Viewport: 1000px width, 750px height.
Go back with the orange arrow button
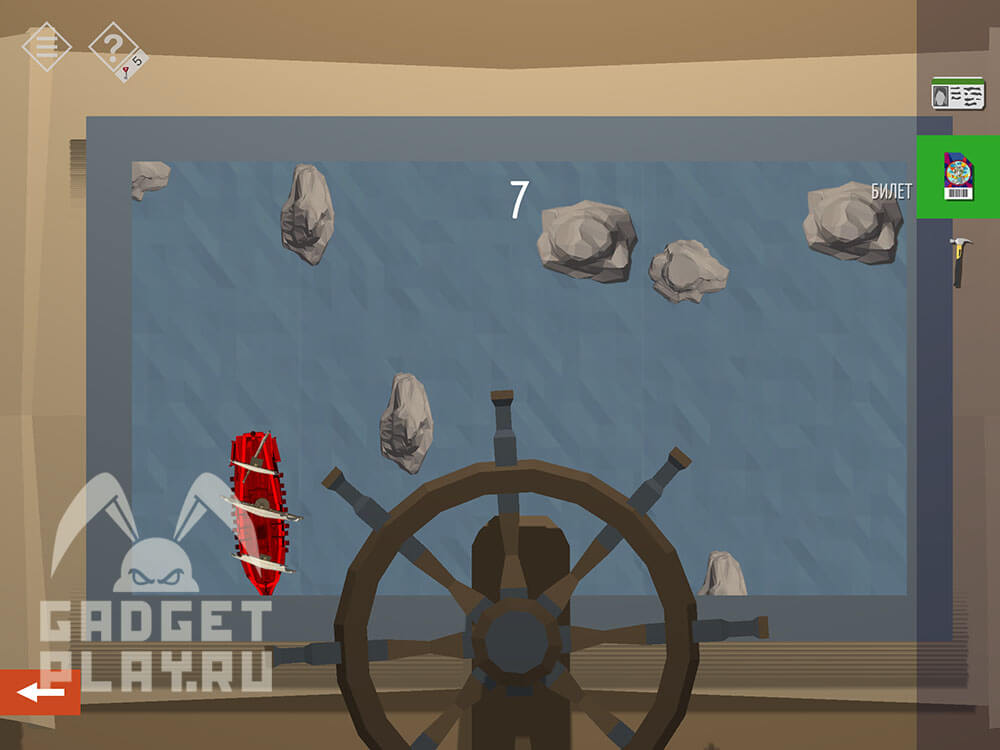40,692
